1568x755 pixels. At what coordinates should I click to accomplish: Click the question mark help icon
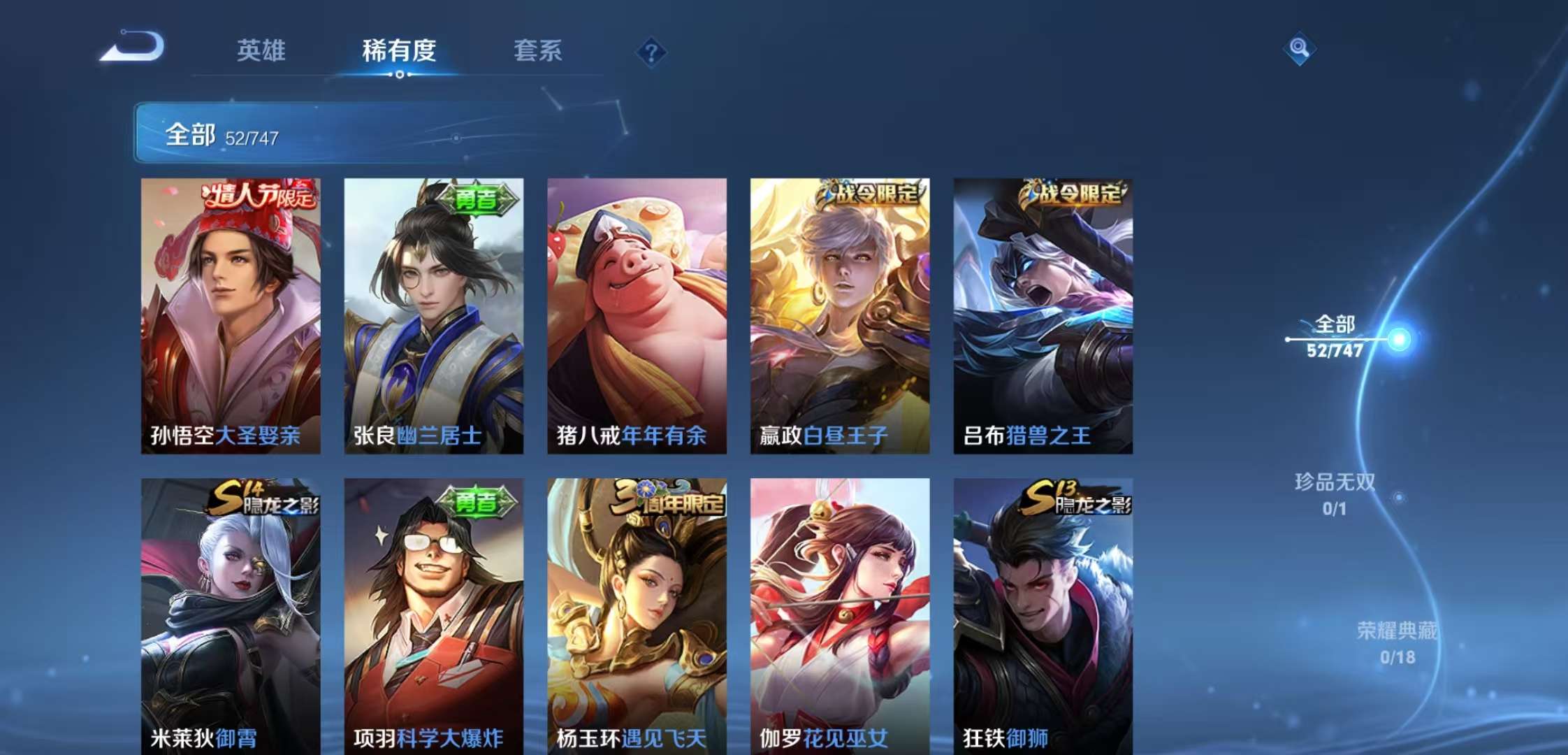click(651, 51)
